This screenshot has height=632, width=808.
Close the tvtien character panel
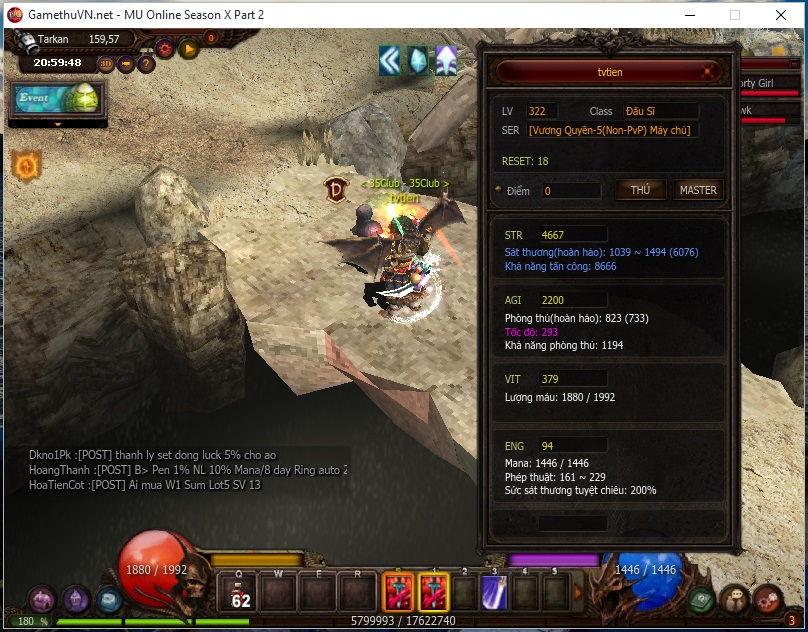(x=709, y=72)
